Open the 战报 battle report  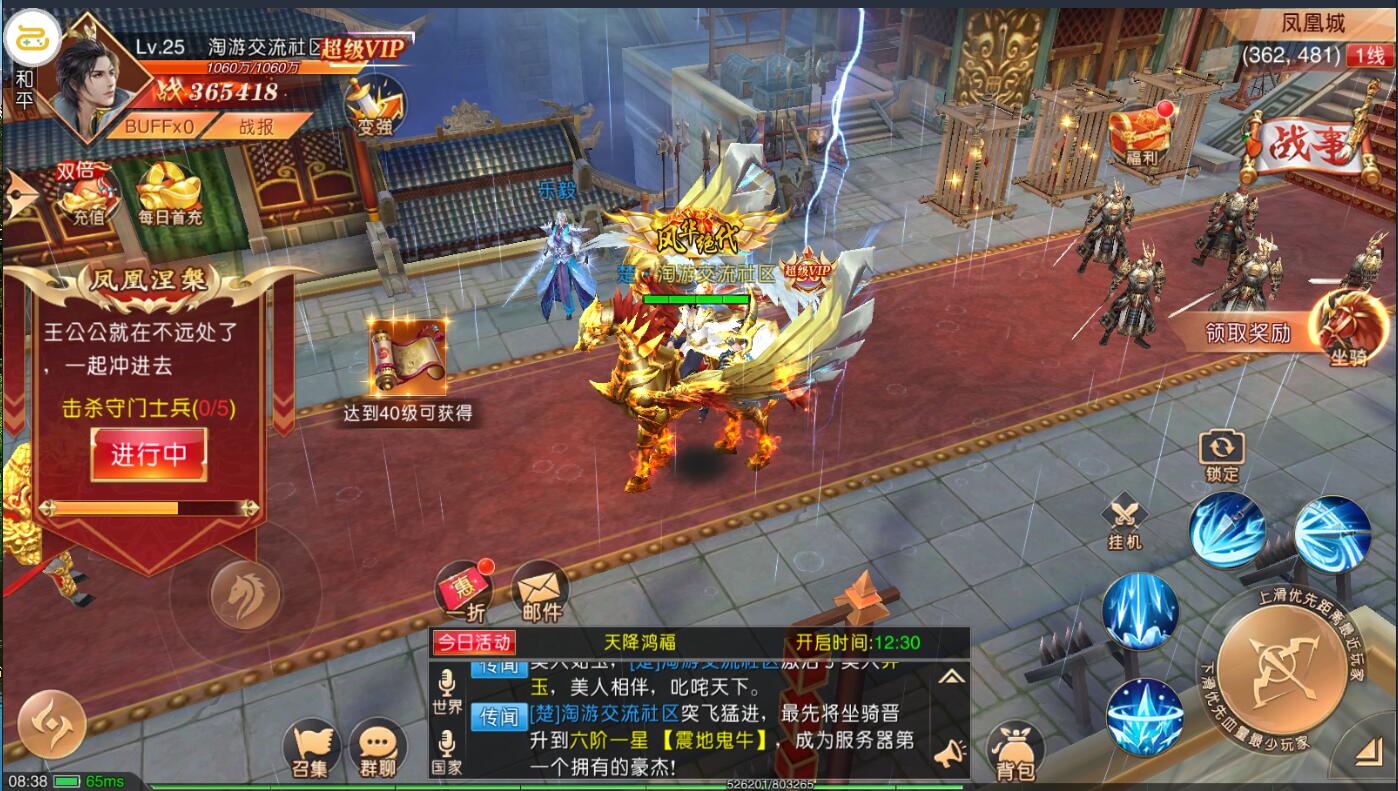256,126
